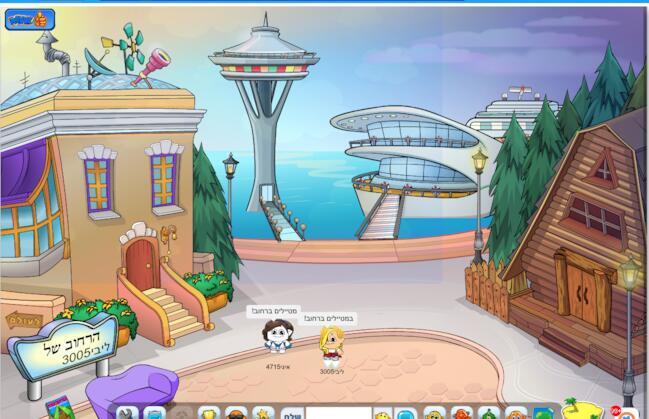Open the palm tree island map icon
Viewport: 649px width, 419px height.
pyautogui.click(x=577, y=409)
